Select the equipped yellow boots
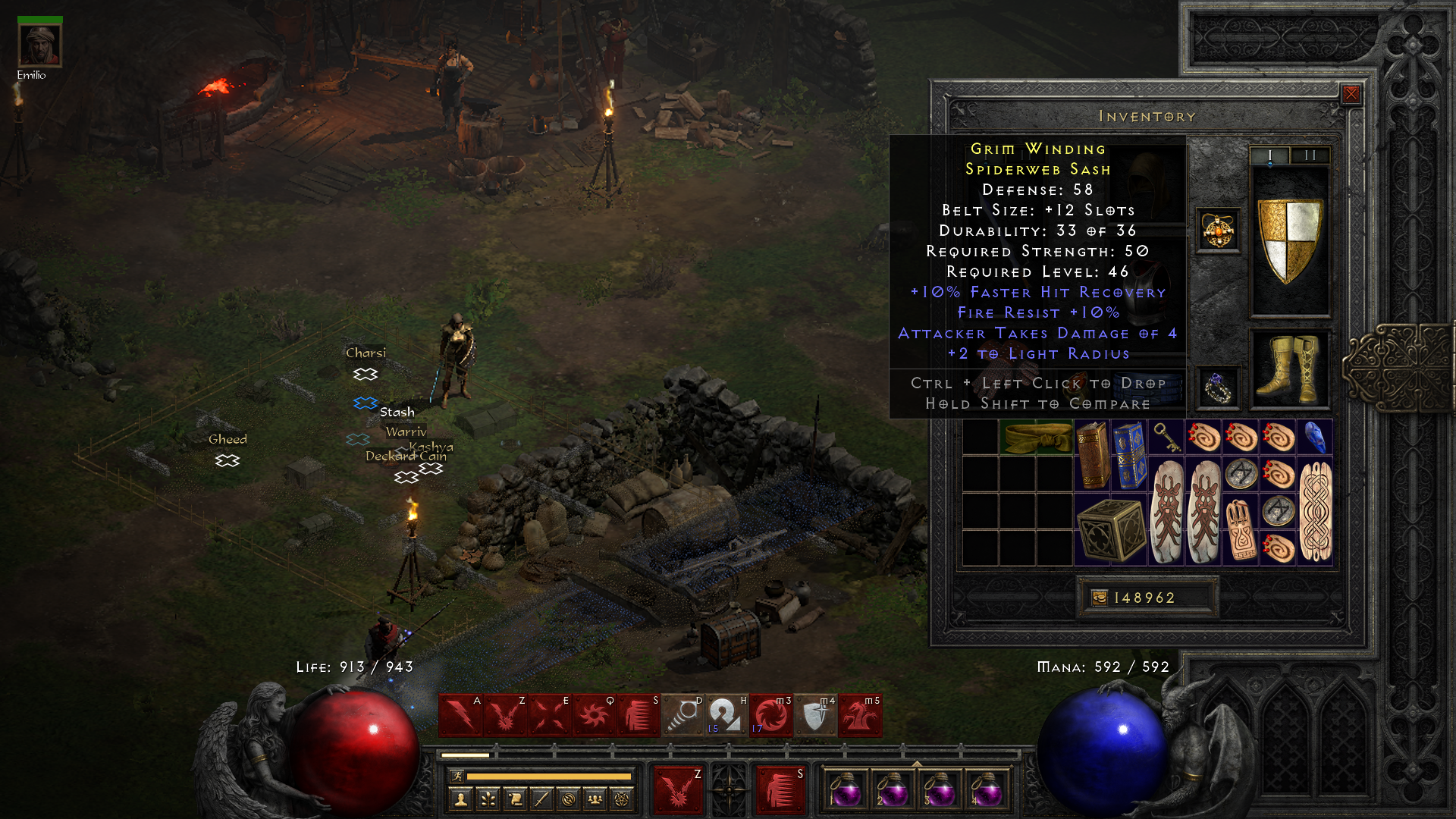Image resolution: width=1456 pixels, height=819 pixels. pos(1289,370)
